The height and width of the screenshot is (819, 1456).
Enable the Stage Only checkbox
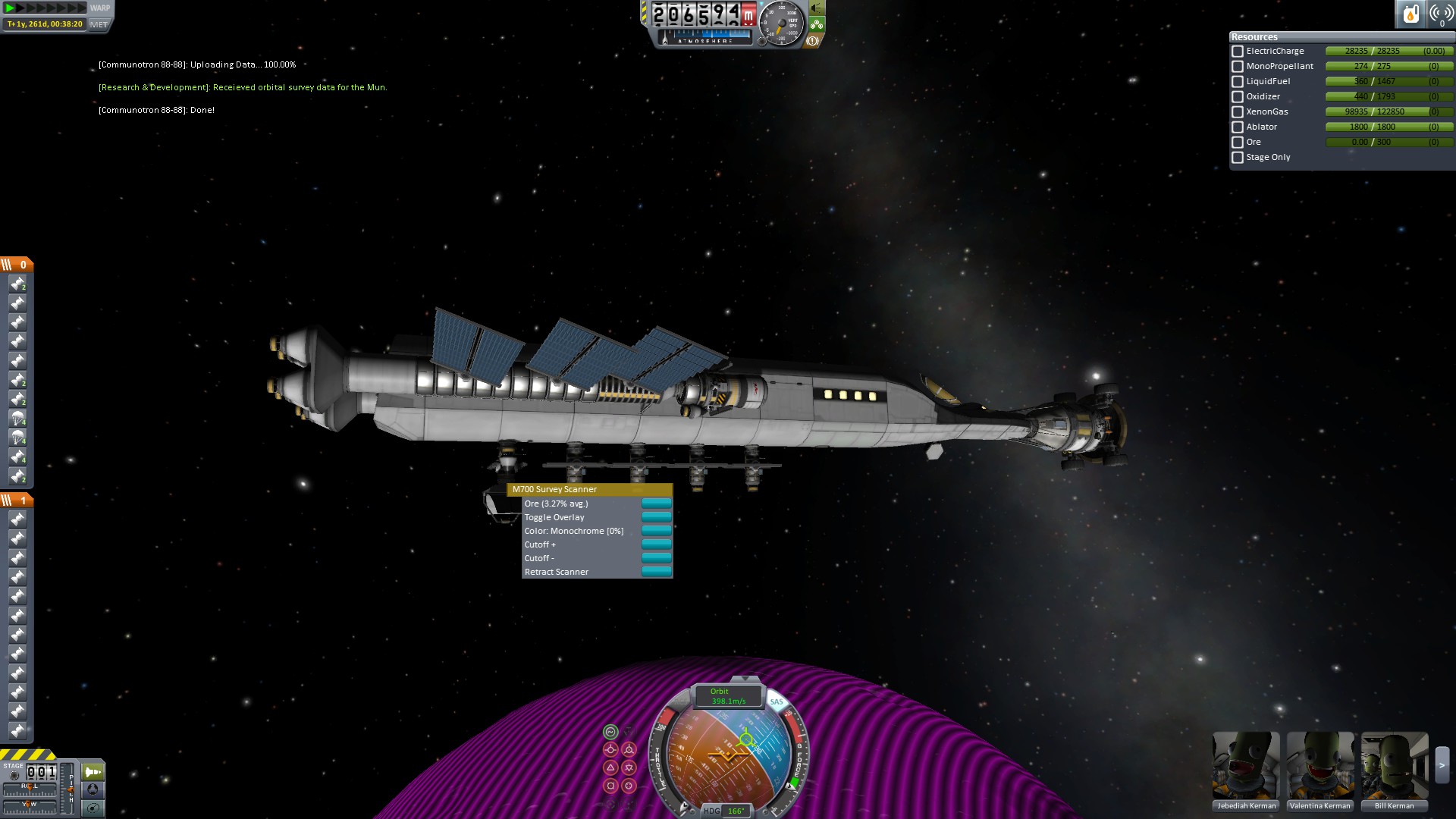(x=1238, y=158)
